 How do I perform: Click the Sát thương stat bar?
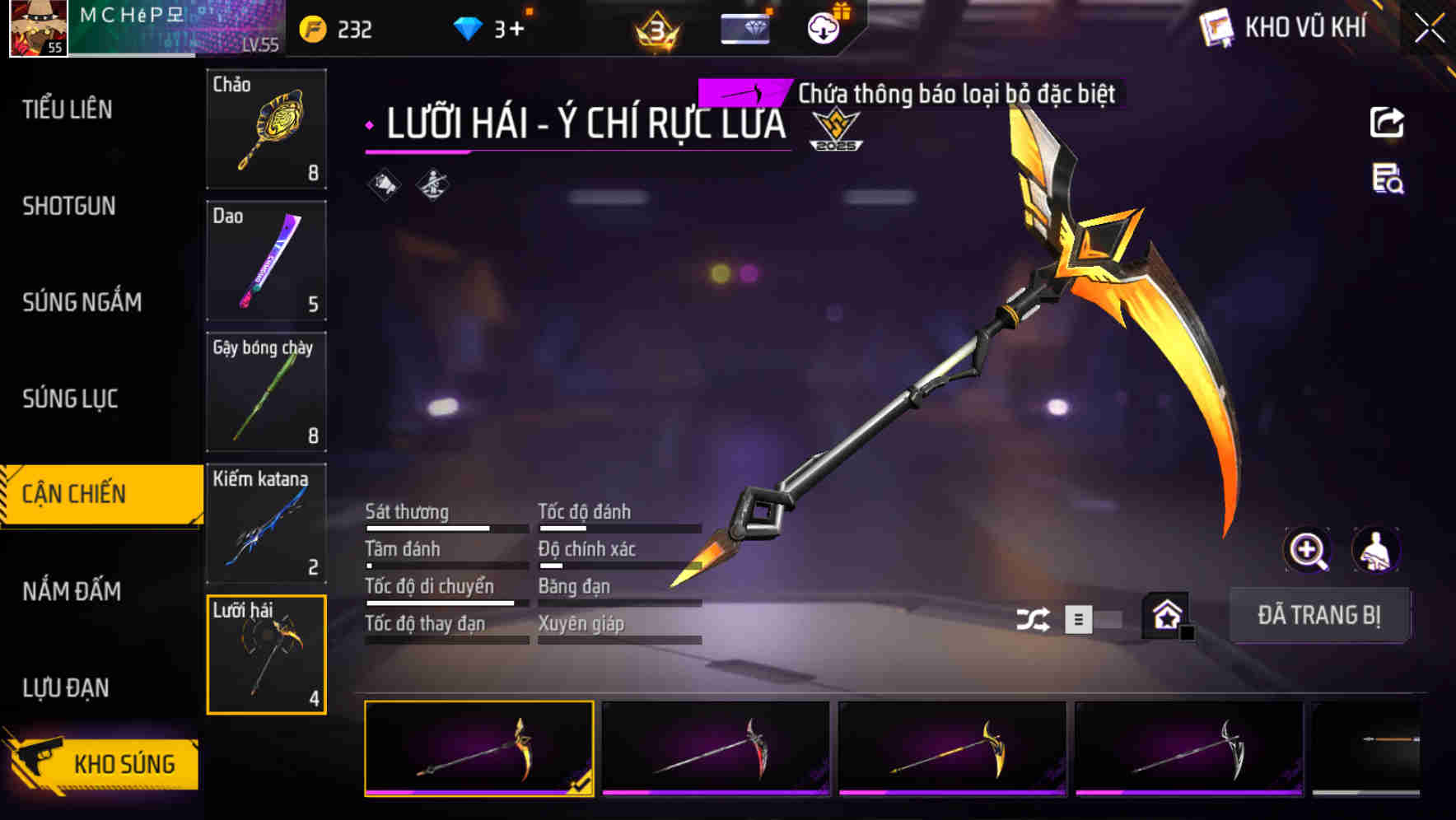pyautogui.click(x=445, y=527)
